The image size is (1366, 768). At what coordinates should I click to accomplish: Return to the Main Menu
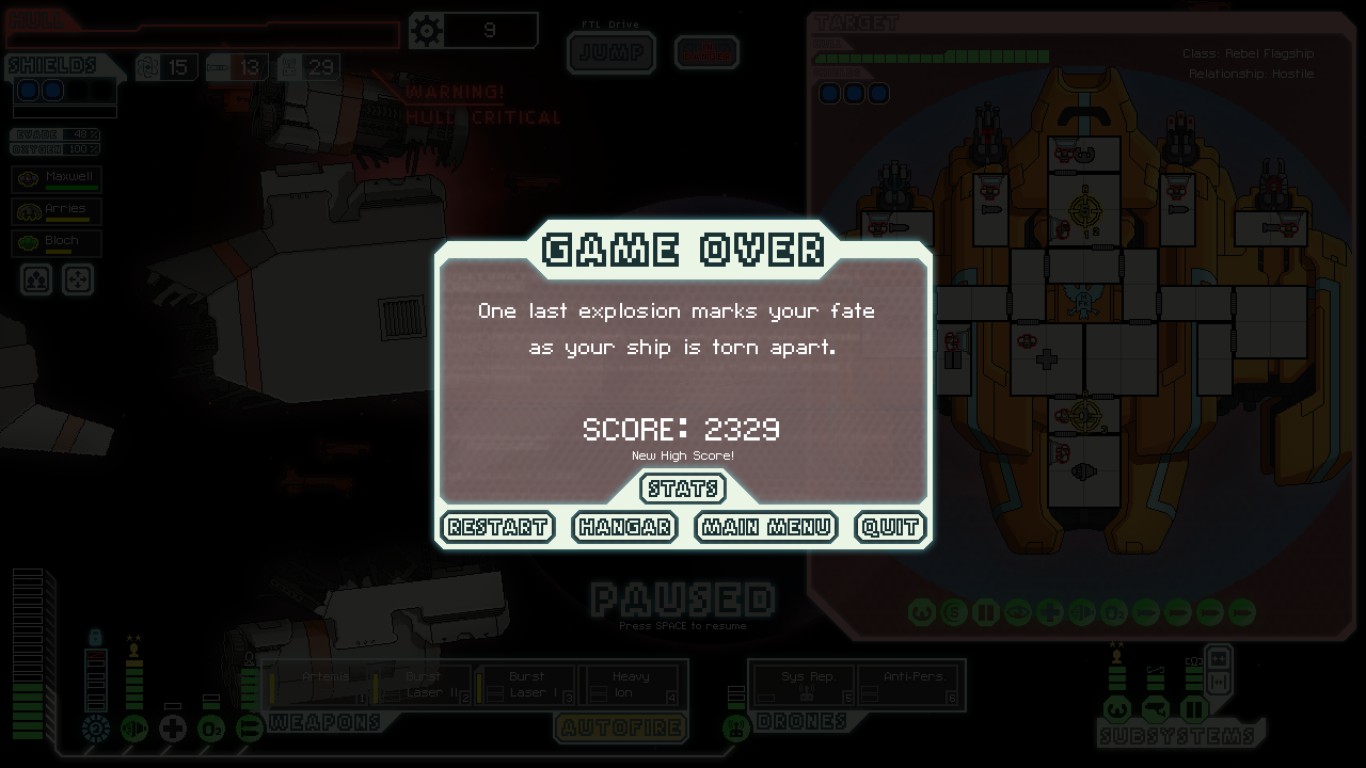[x=766, y=527]
